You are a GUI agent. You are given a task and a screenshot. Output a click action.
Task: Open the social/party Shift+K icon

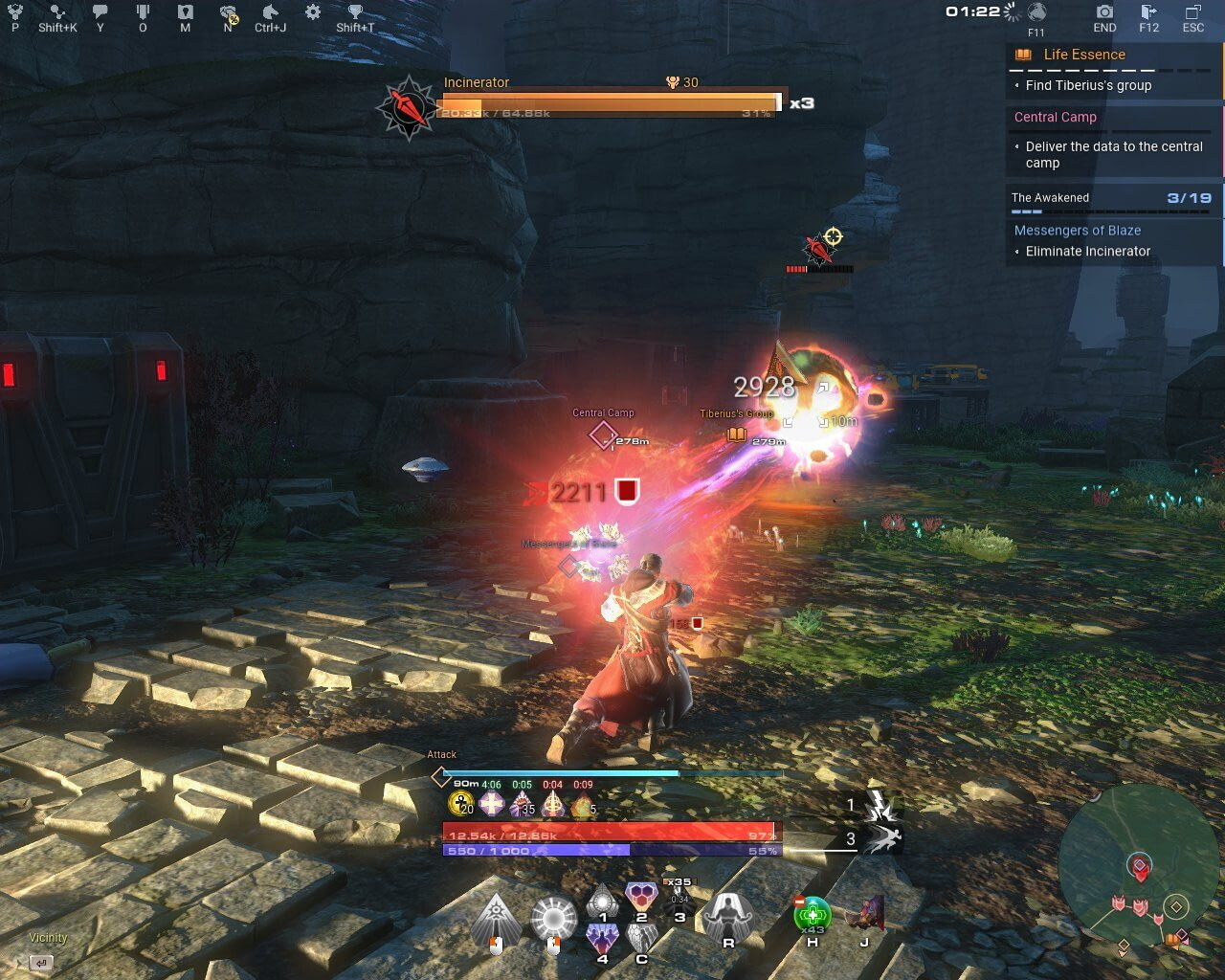(57, 13)
